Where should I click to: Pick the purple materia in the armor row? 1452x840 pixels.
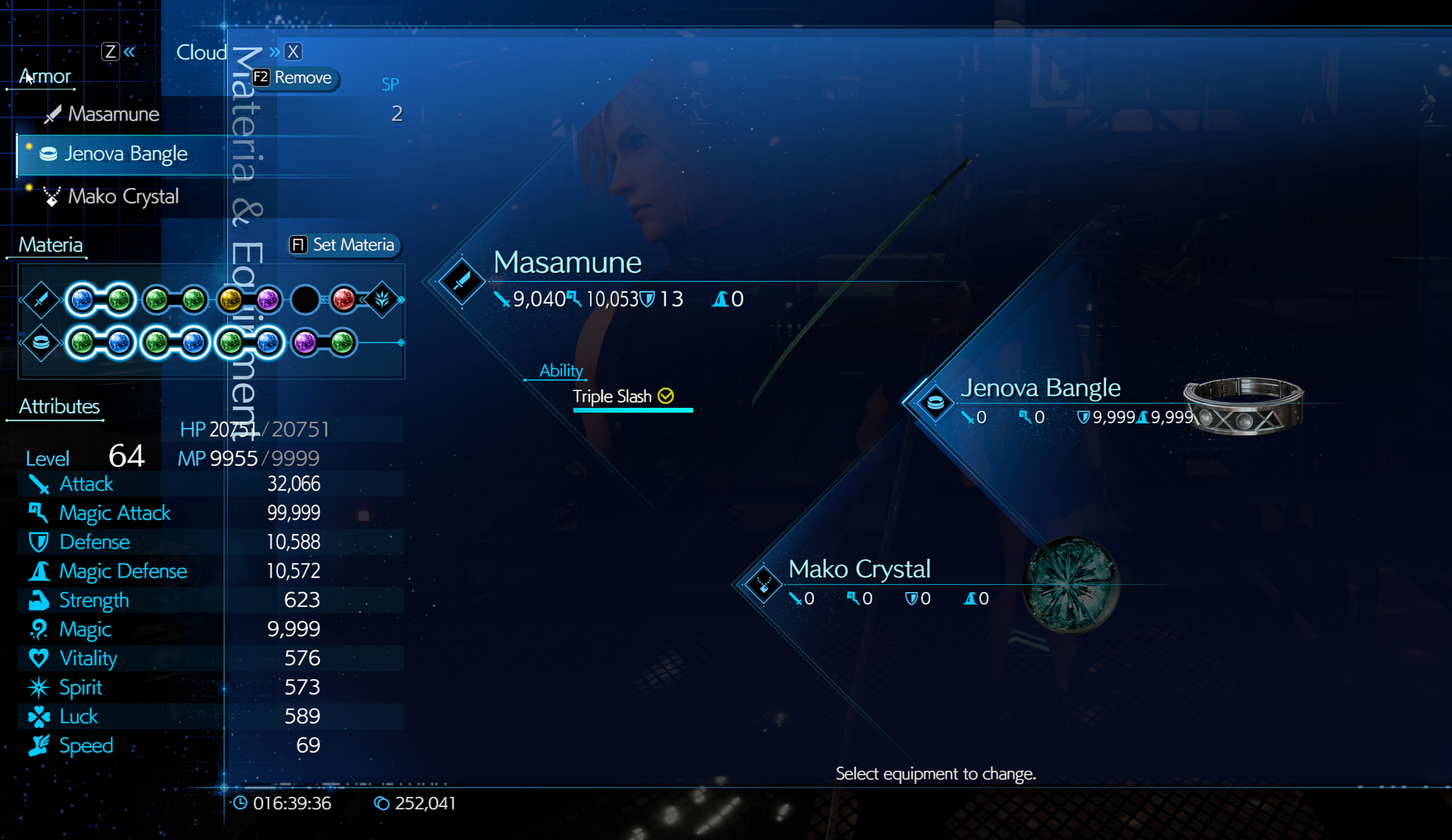pyautogui.click(x=305, y=343)
